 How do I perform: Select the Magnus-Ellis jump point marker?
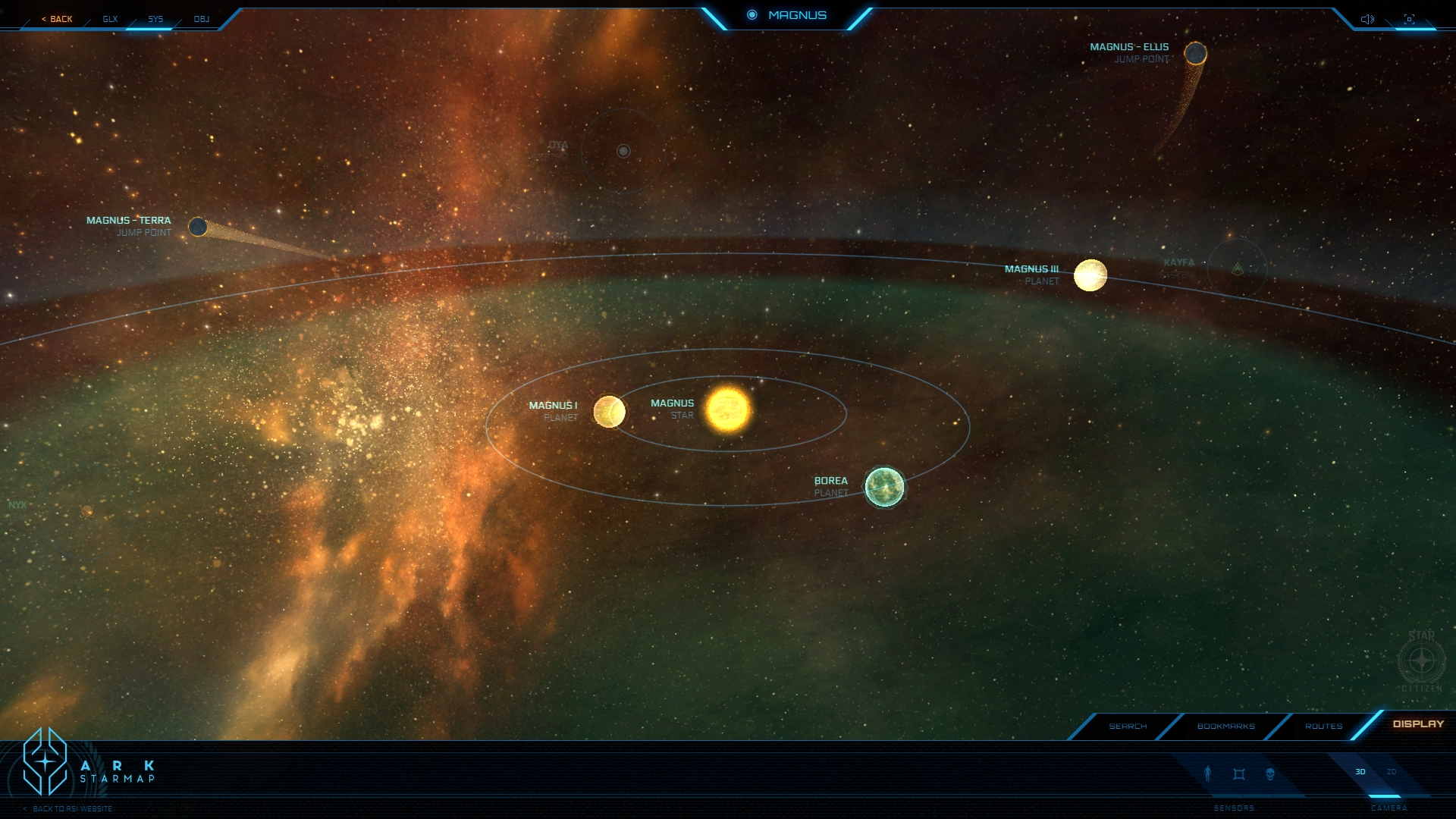pyautogui.click(x=1195, y=53)
